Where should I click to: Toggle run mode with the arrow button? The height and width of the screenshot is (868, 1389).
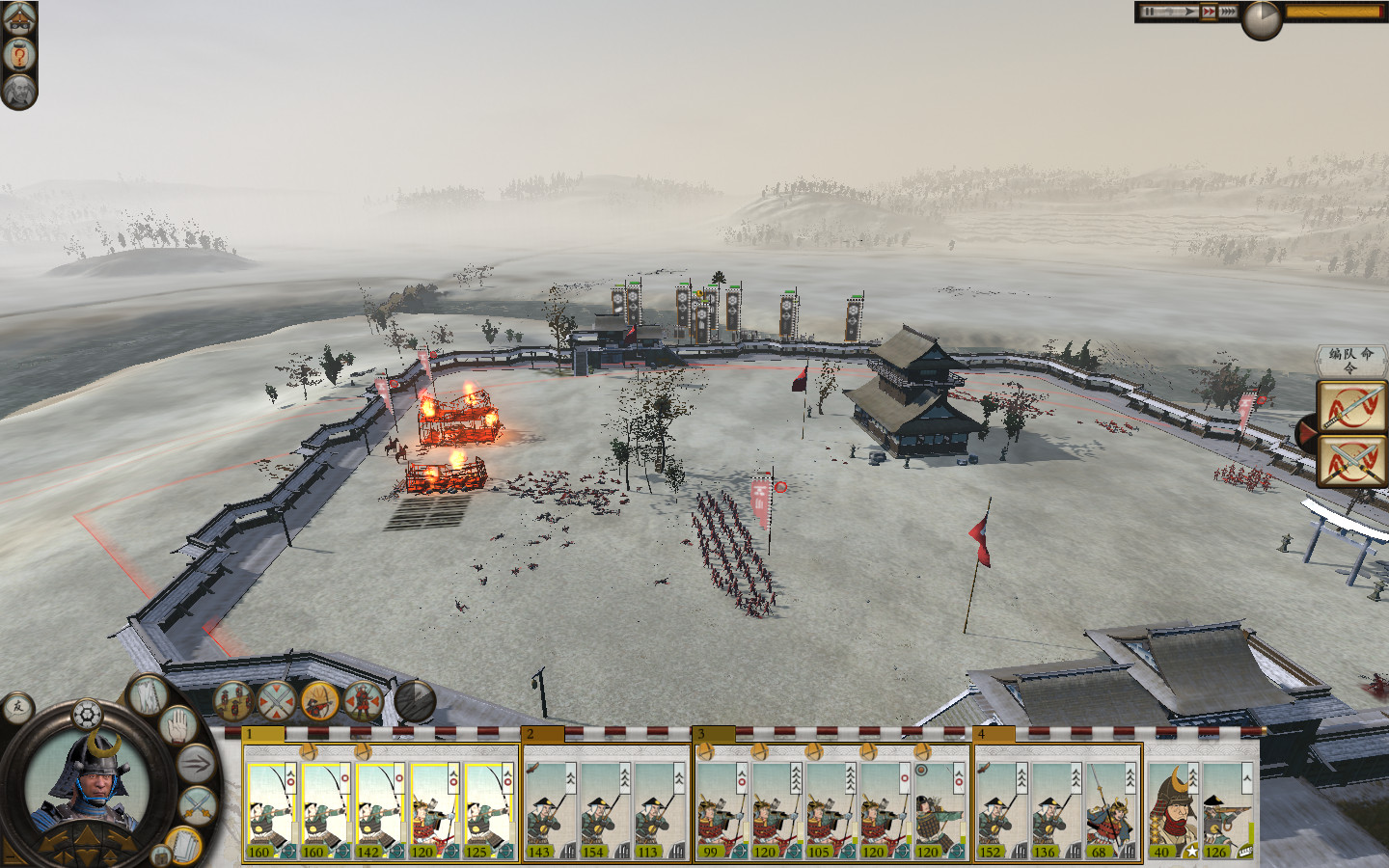pyautogui.click(x=195, y=764)
